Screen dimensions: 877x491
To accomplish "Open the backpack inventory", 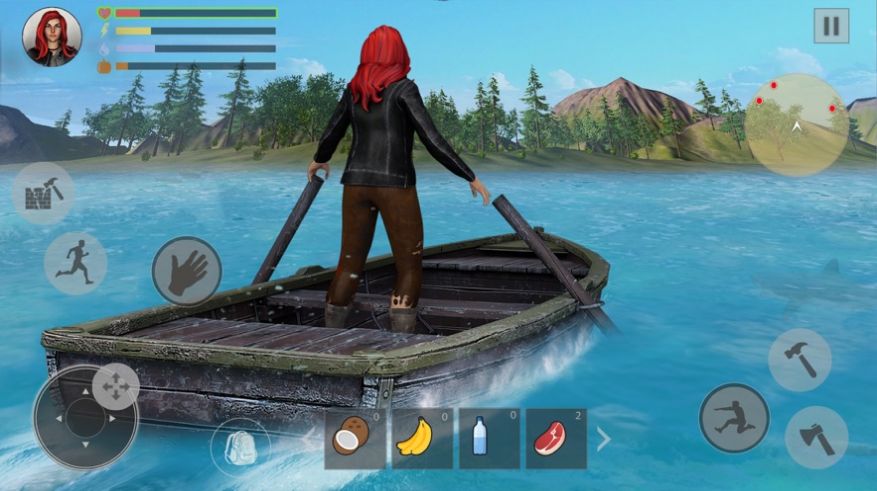I will [x=240, y=445].
